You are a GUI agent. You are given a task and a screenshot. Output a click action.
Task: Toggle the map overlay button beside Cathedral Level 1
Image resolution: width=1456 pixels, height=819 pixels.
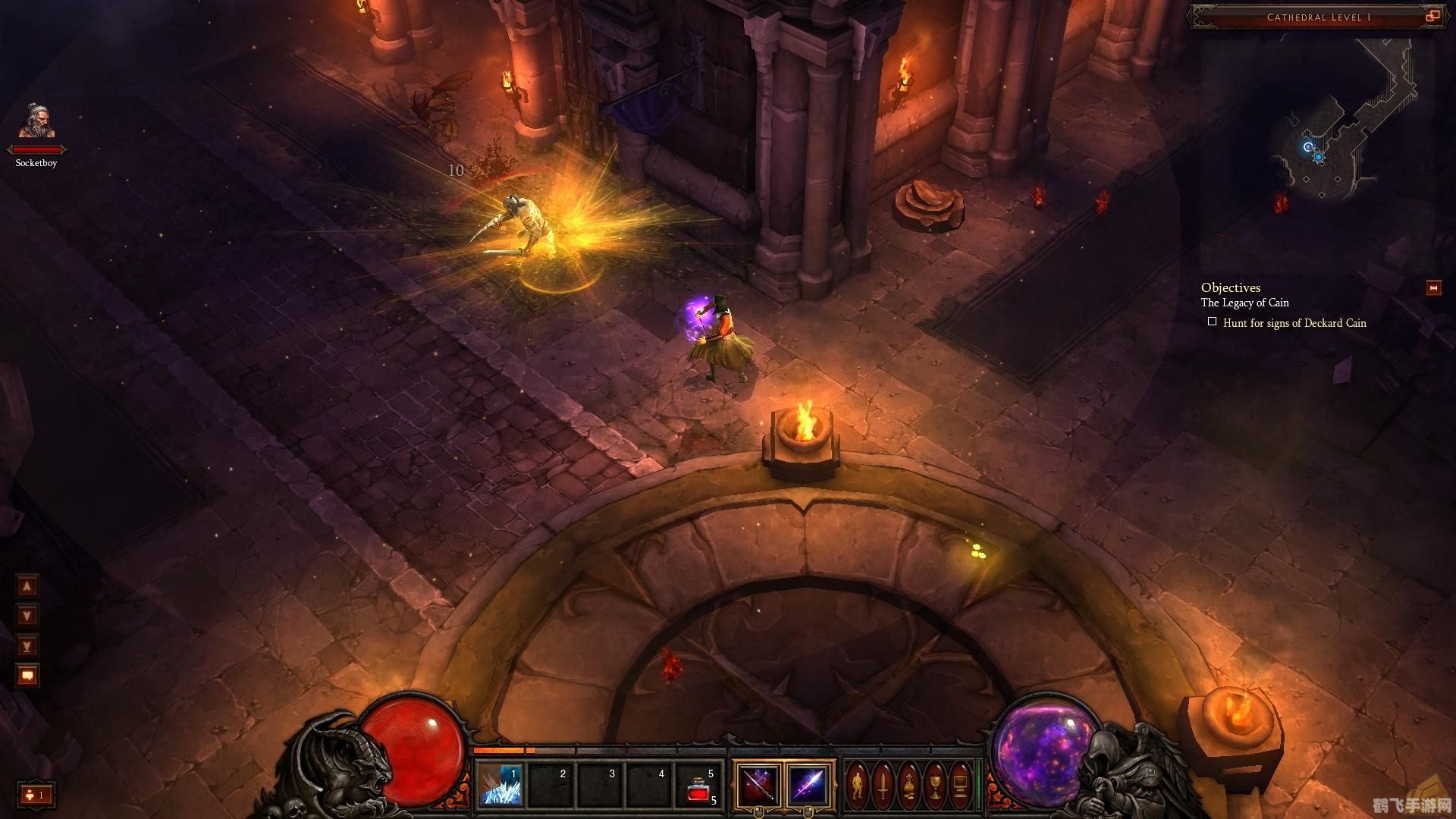(1432, 16)
